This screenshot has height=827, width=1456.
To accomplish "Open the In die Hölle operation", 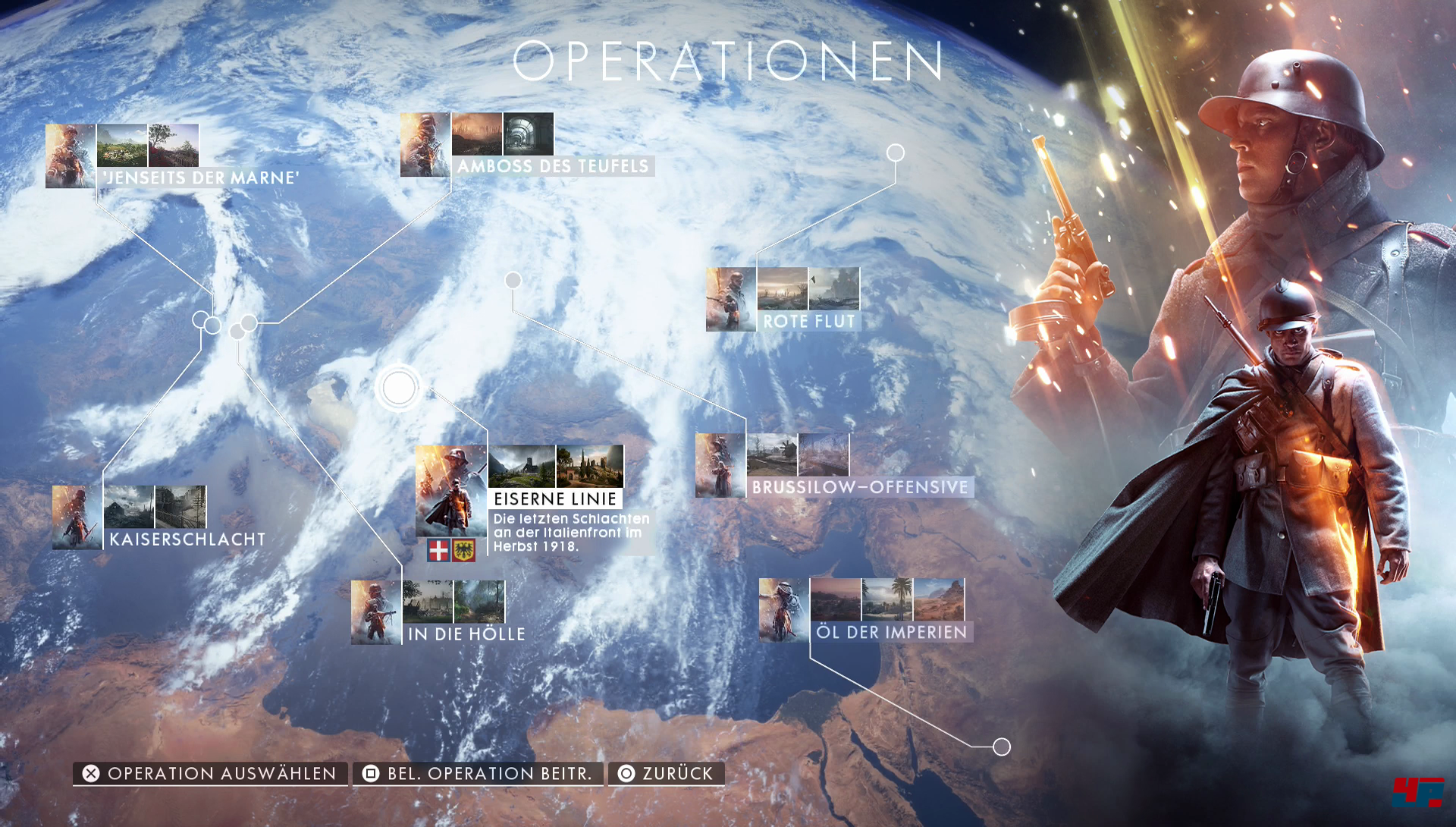I will [x=466, y=634].
